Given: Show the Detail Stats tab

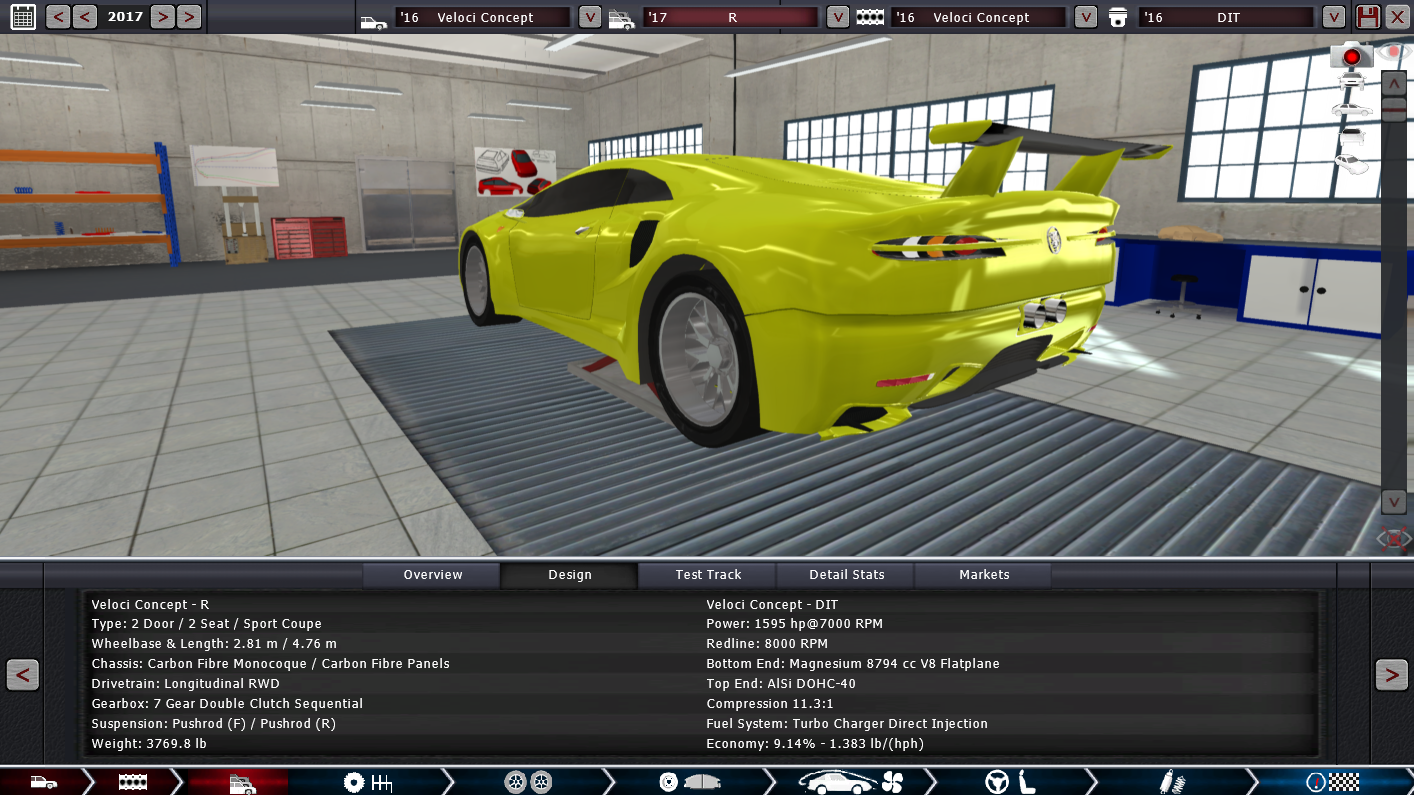Looking at the screenshot, I should point(846,575).
